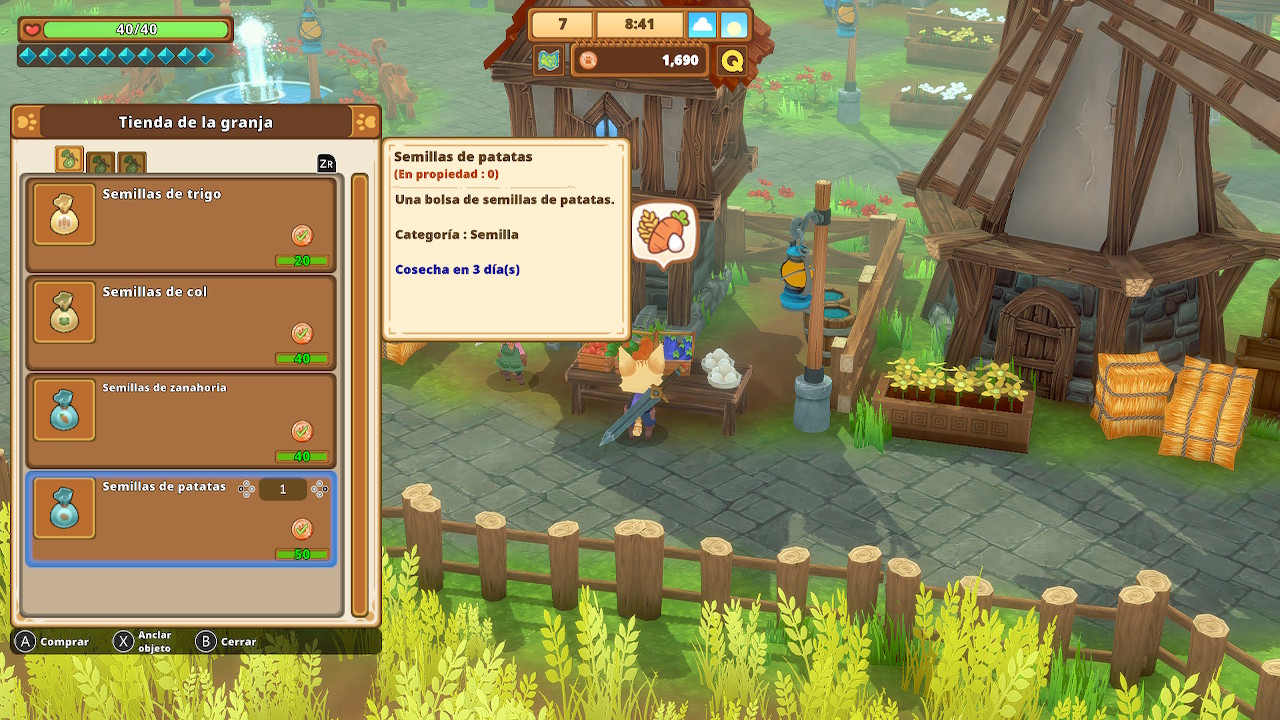Show the third shop category tab
1280x720 pixels.
pos(132,163)
